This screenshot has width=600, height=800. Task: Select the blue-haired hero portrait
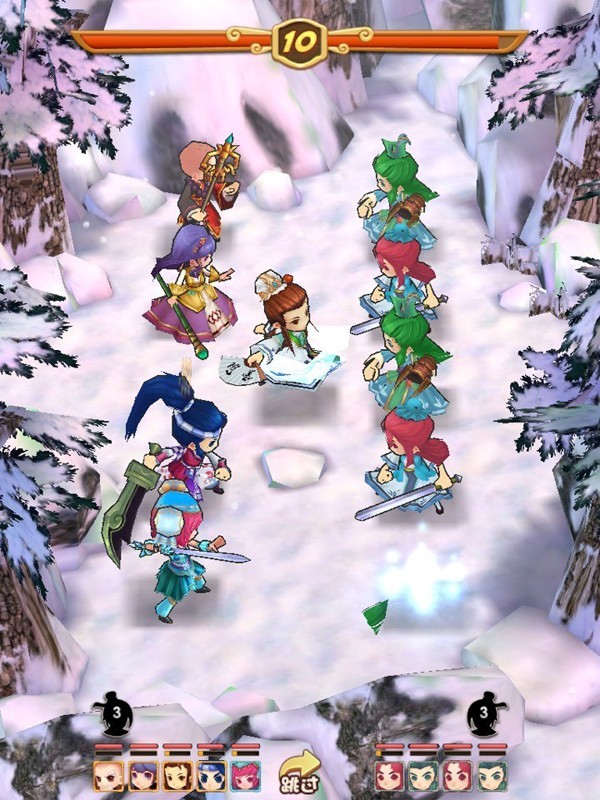coord(211,775)
